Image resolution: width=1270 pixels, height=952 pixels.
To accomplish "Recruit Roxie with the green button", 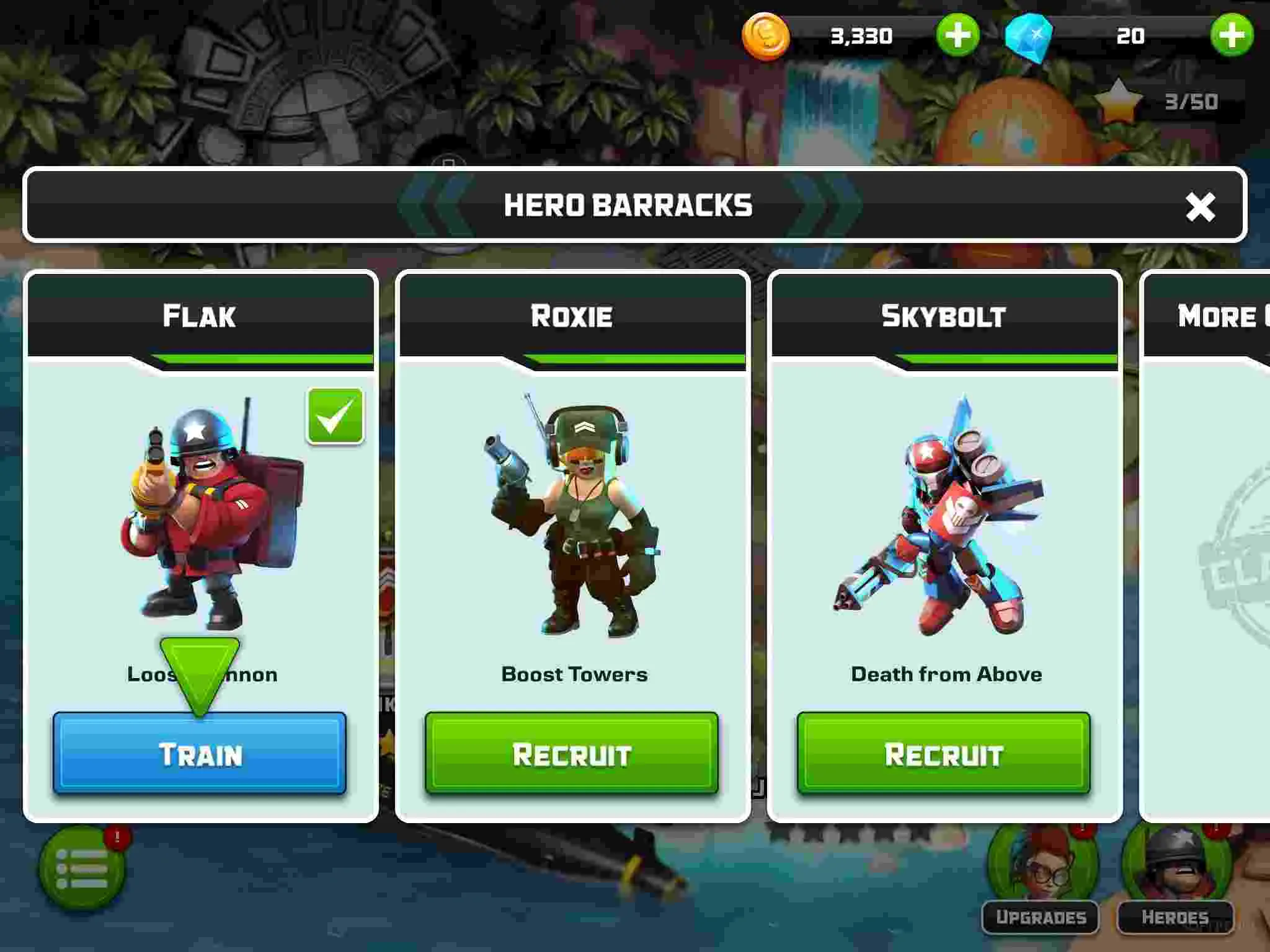I will coord(572,754).
